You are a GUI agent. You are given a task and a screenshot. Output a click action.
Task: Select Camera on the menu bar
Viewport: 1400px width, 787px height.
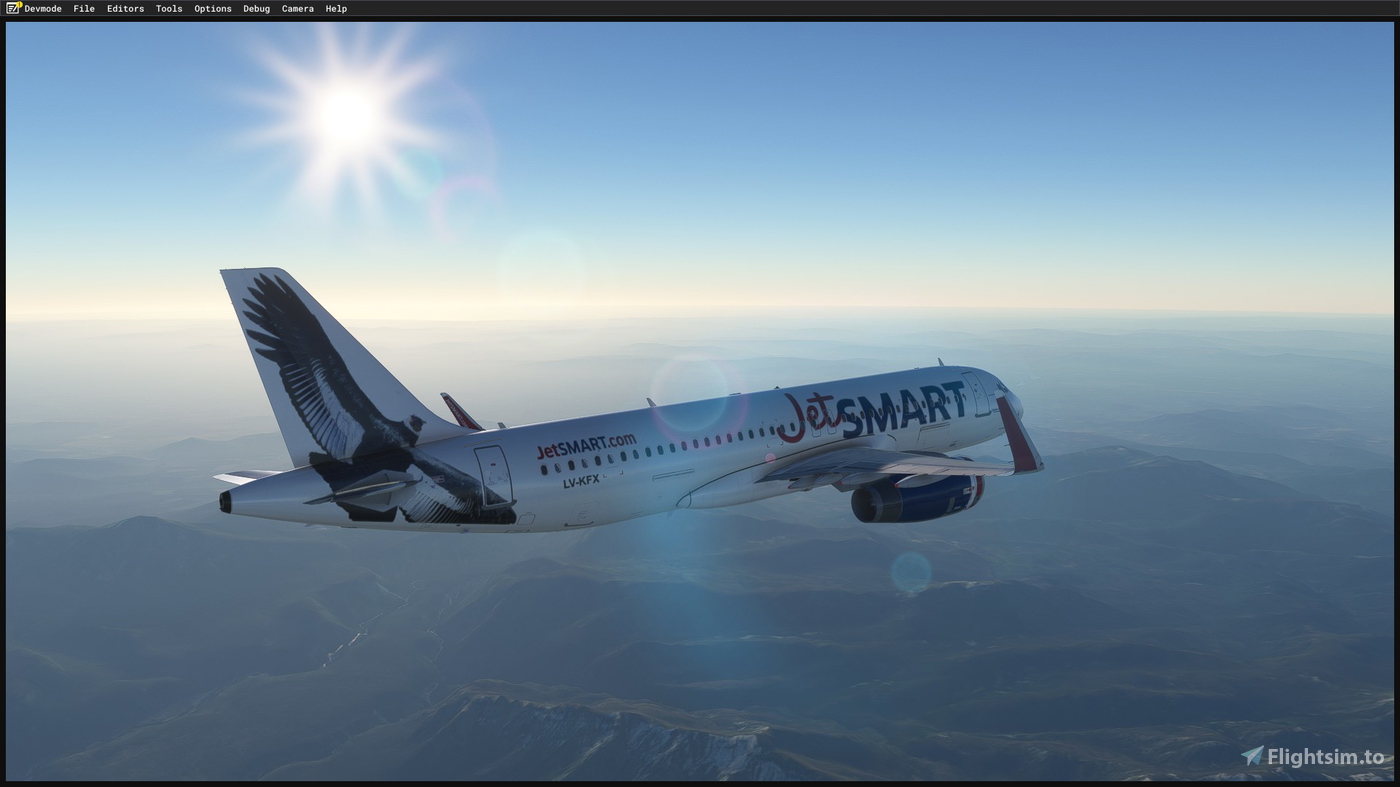[297, 8]
